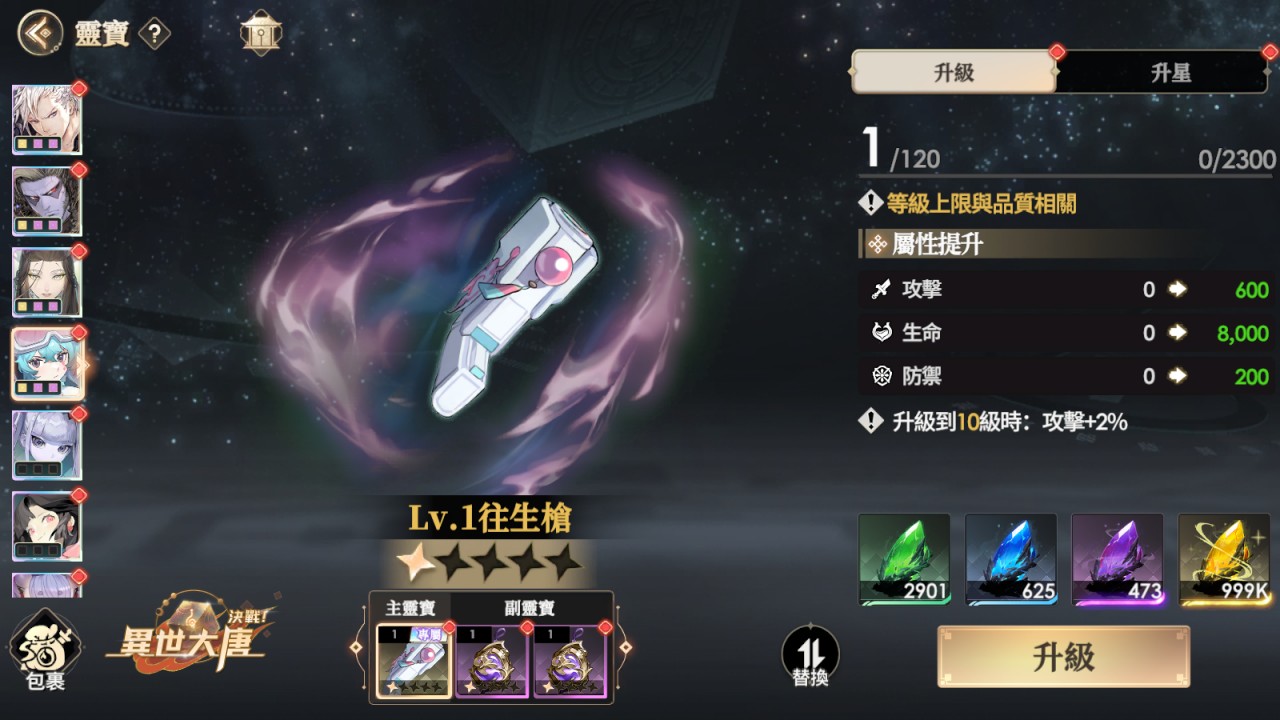1280x720 pixels.
Task: Open the pavilion icon in the top bar
Action: [260, 32]
